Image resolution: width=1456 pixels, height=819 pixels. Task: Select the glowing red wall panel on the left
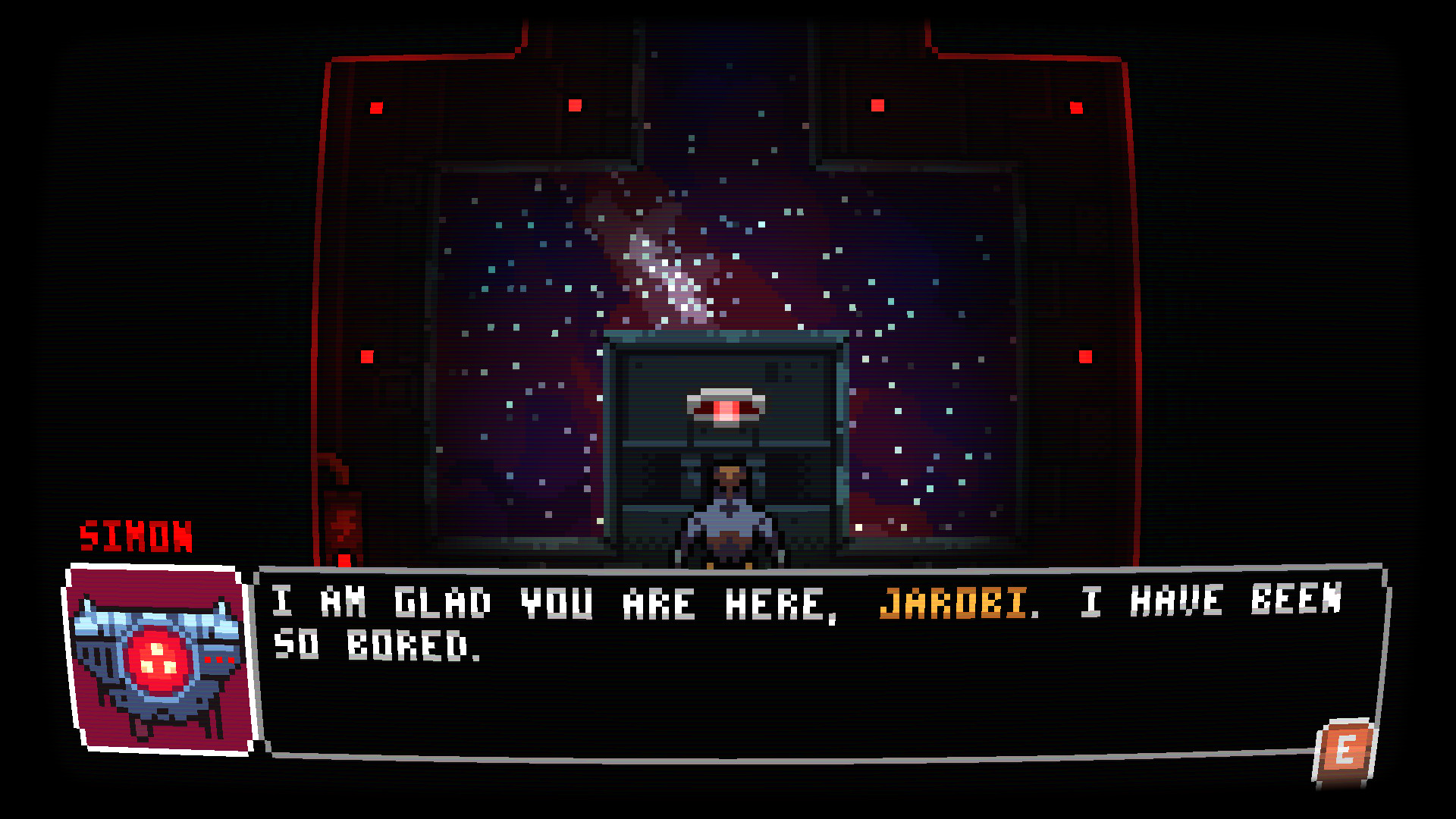343,523
